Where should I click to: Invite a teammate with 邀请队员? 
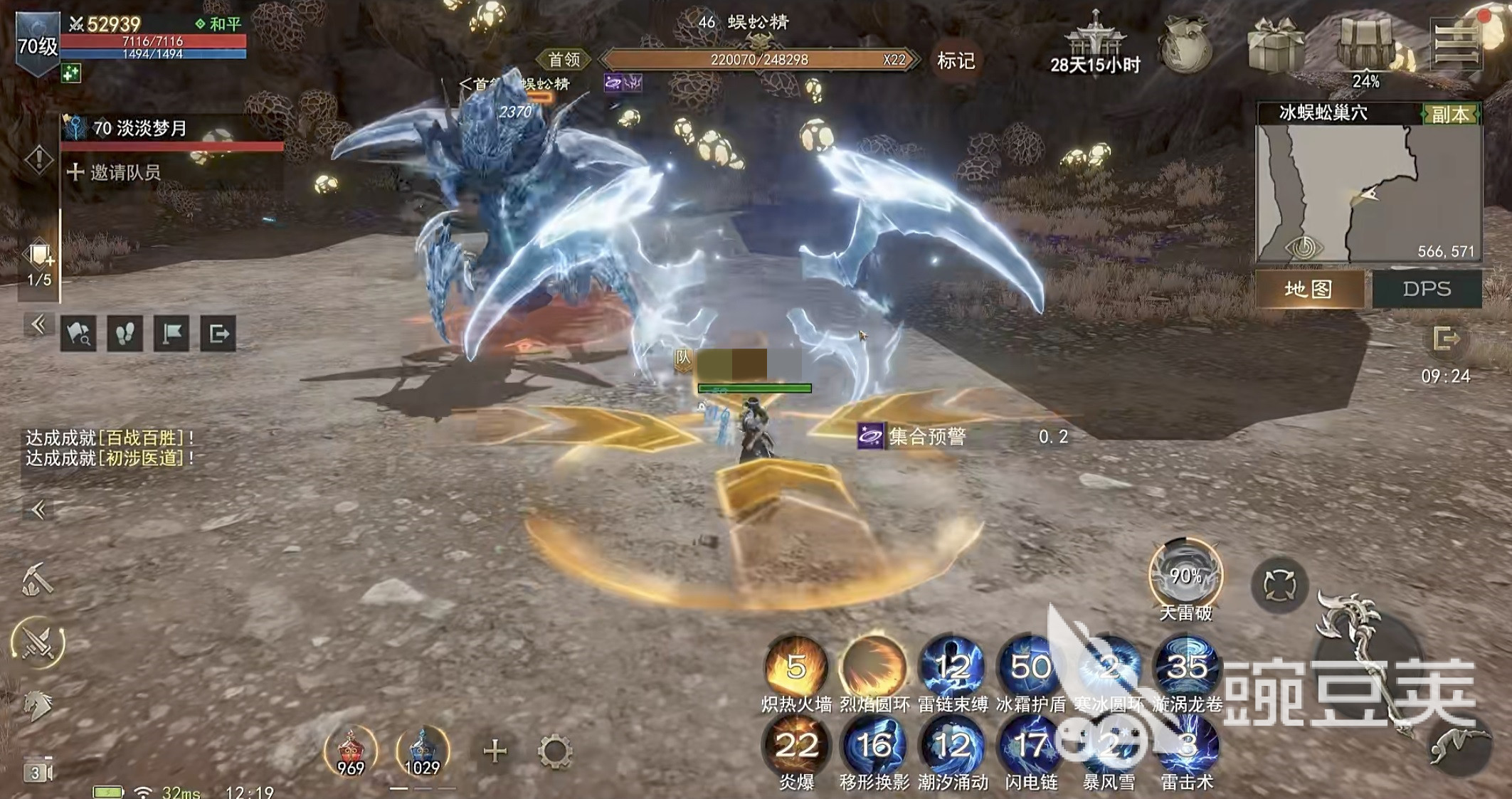coord(115,172)
